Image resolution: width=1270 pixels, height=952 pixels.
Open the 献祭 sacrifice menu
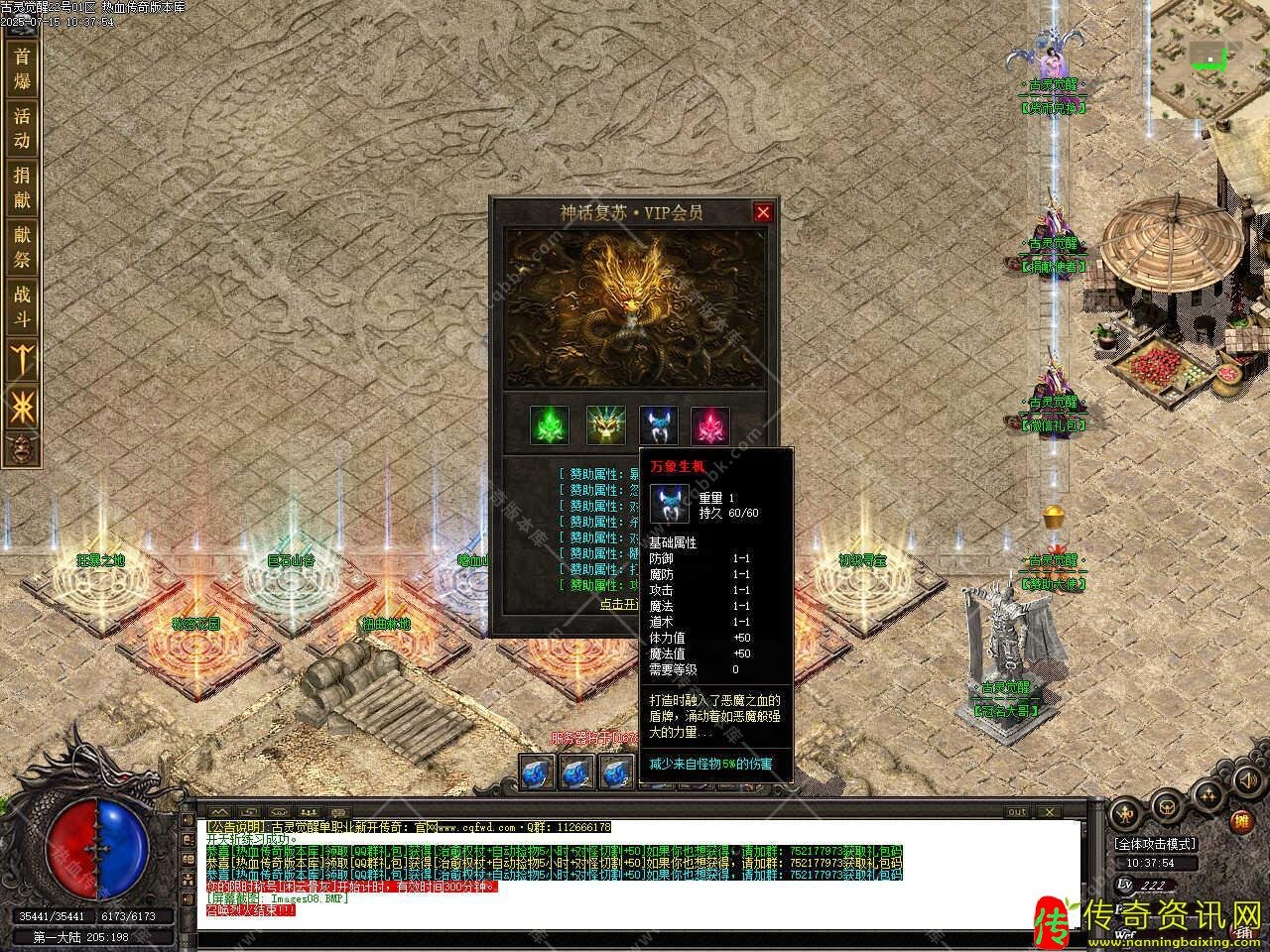(x=22, y=247)
